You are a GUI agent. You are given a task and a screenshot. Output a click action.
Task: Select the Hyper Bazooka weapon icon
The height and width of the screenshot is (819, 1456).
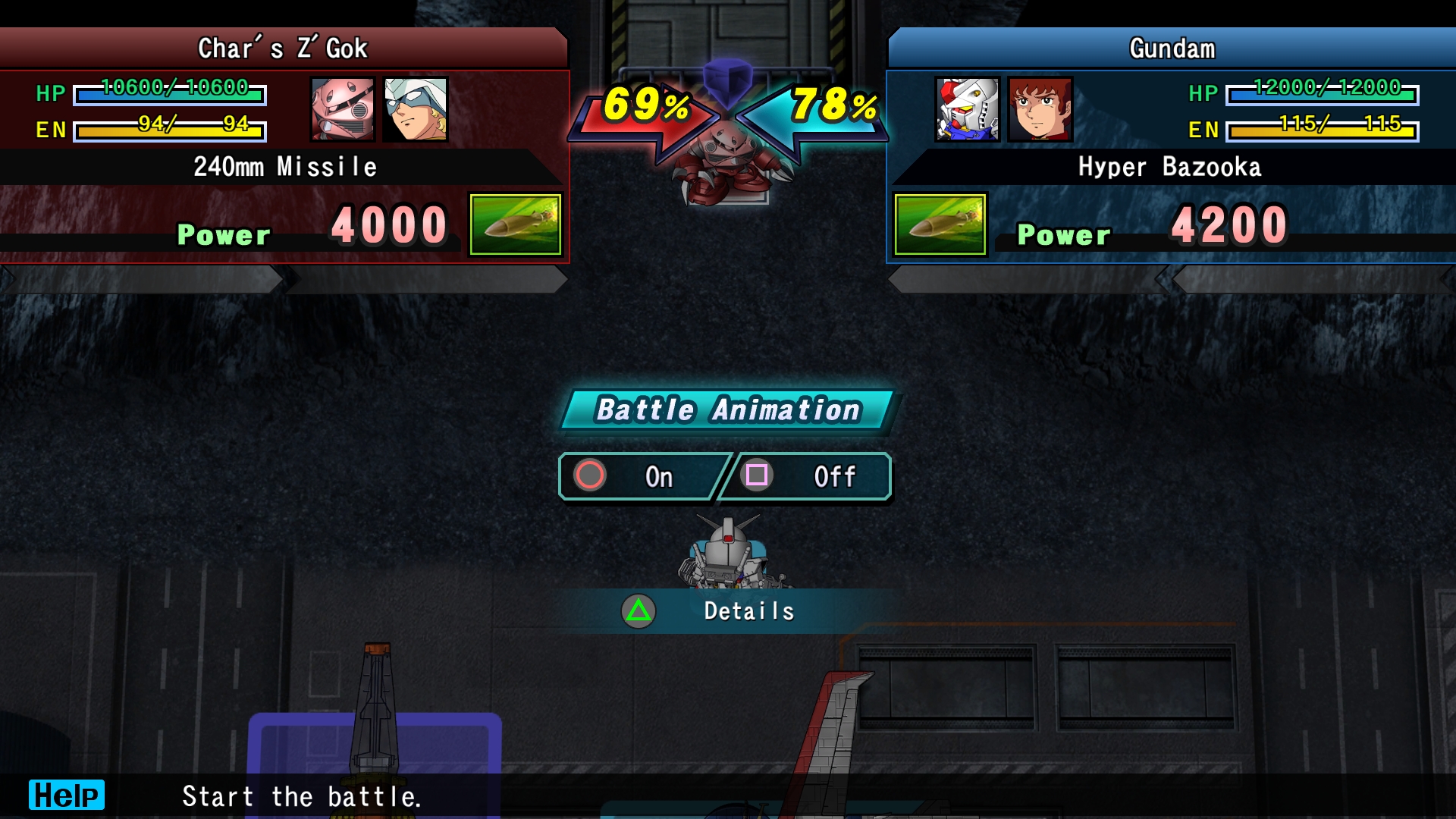(x=940, y=224)
